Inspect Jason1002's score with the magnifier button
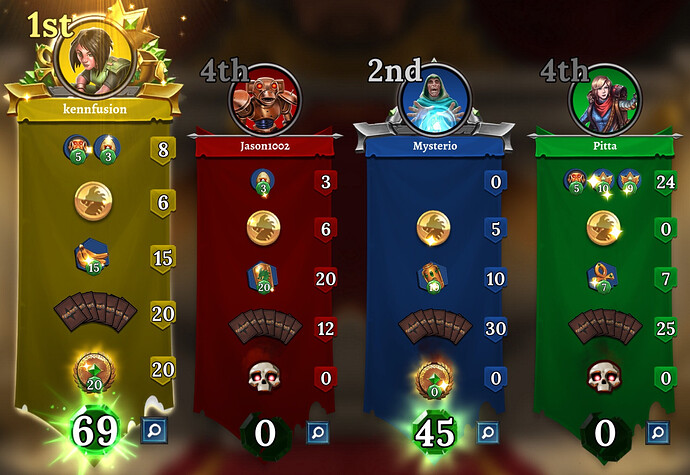The width and height of the screenshot is (690, 475). (x=318, y=432)
